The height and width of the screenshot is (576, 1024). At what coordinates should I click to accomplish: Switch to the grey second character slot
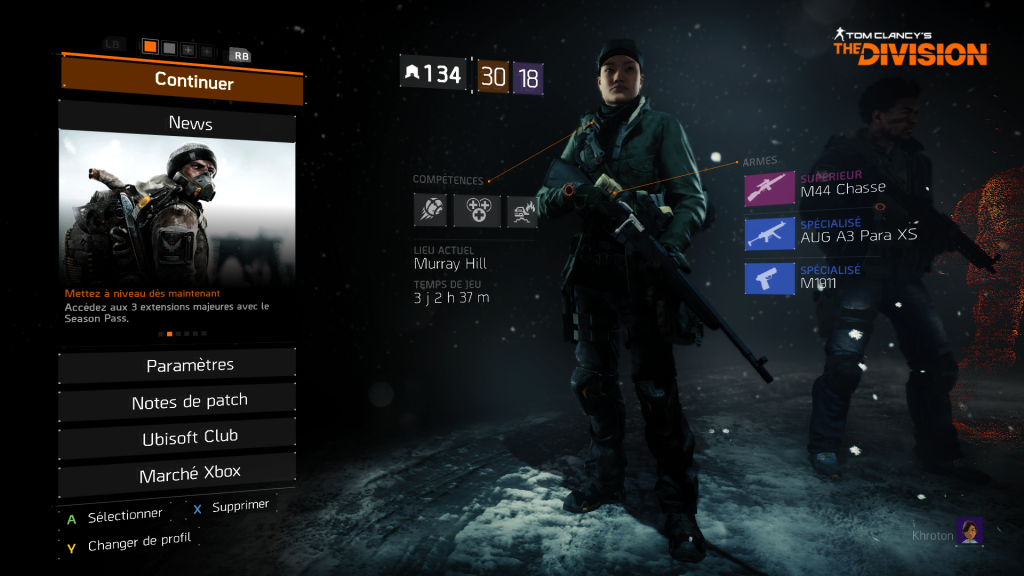[169, 48]
